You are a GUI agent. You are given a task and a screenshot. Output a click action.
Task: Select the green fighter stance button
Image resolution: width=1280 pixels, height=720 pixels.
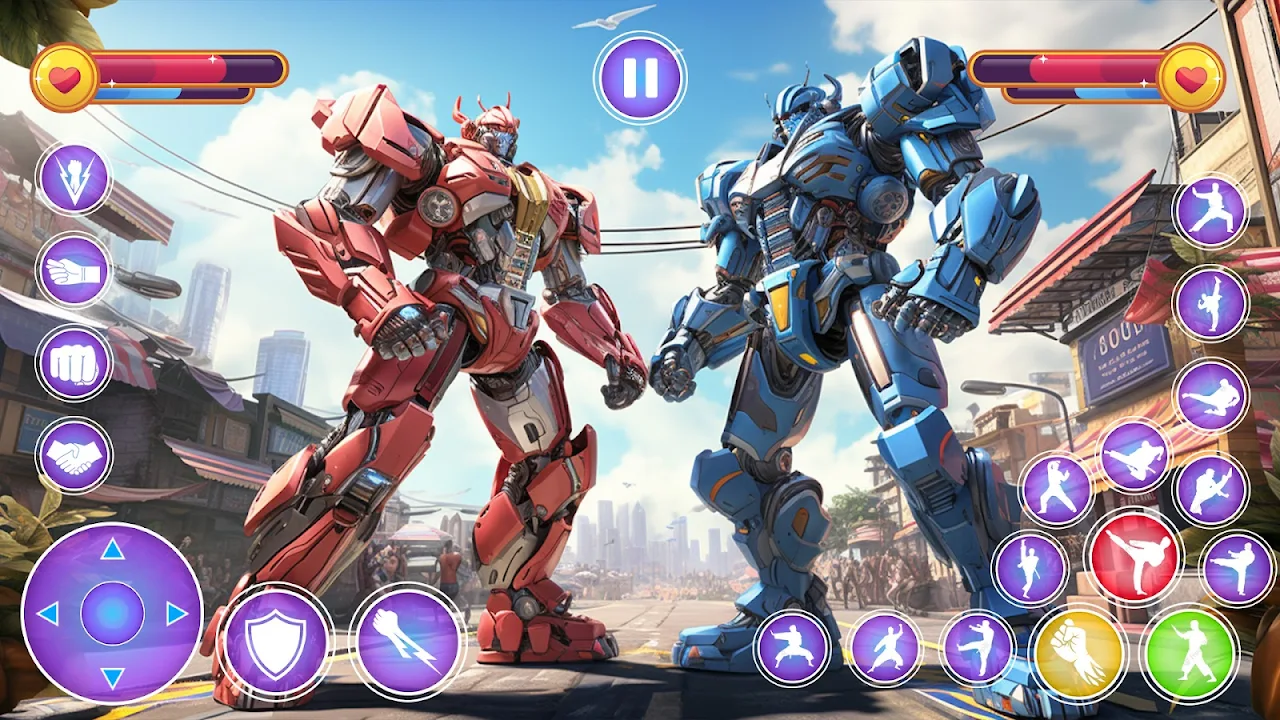pos(1189,654)
